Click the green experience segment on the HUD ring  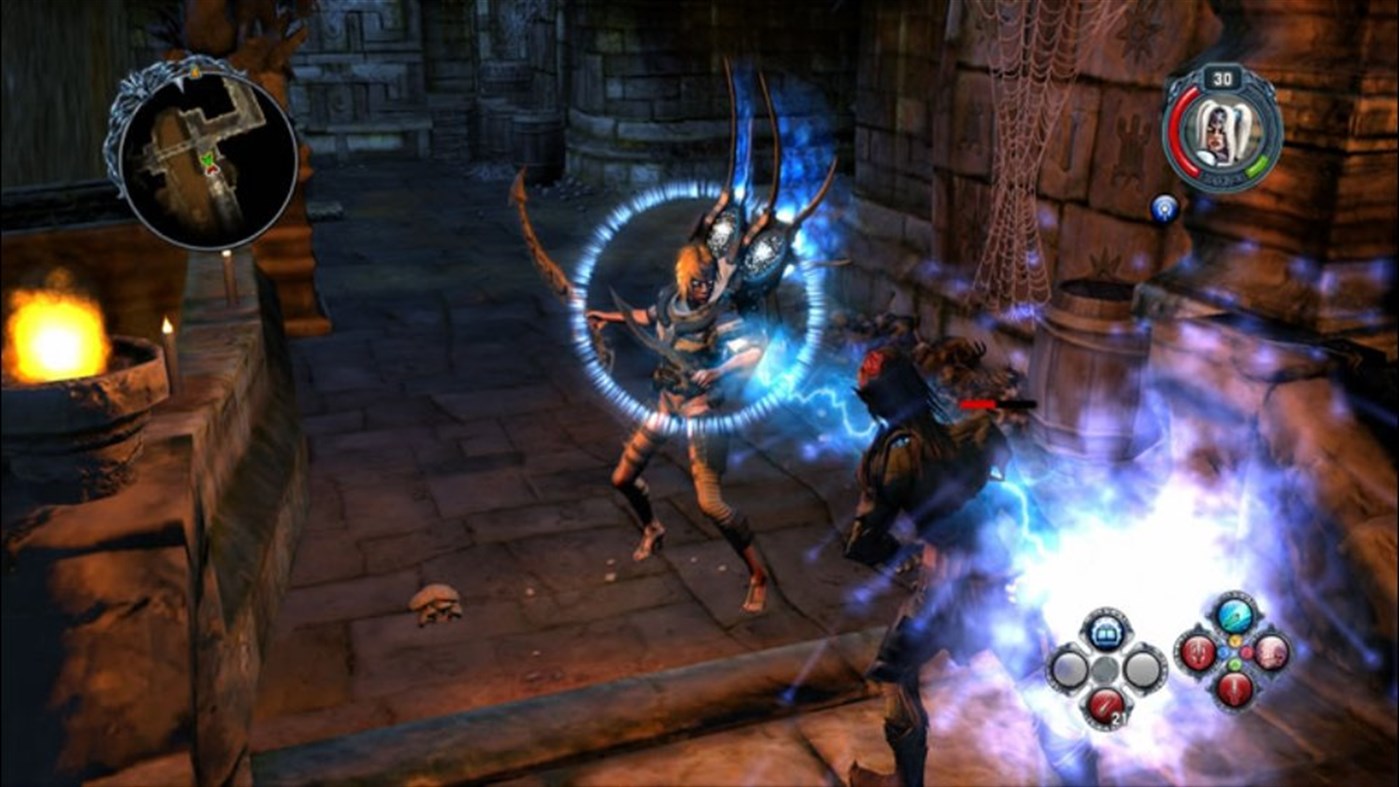coord(1256,165)
